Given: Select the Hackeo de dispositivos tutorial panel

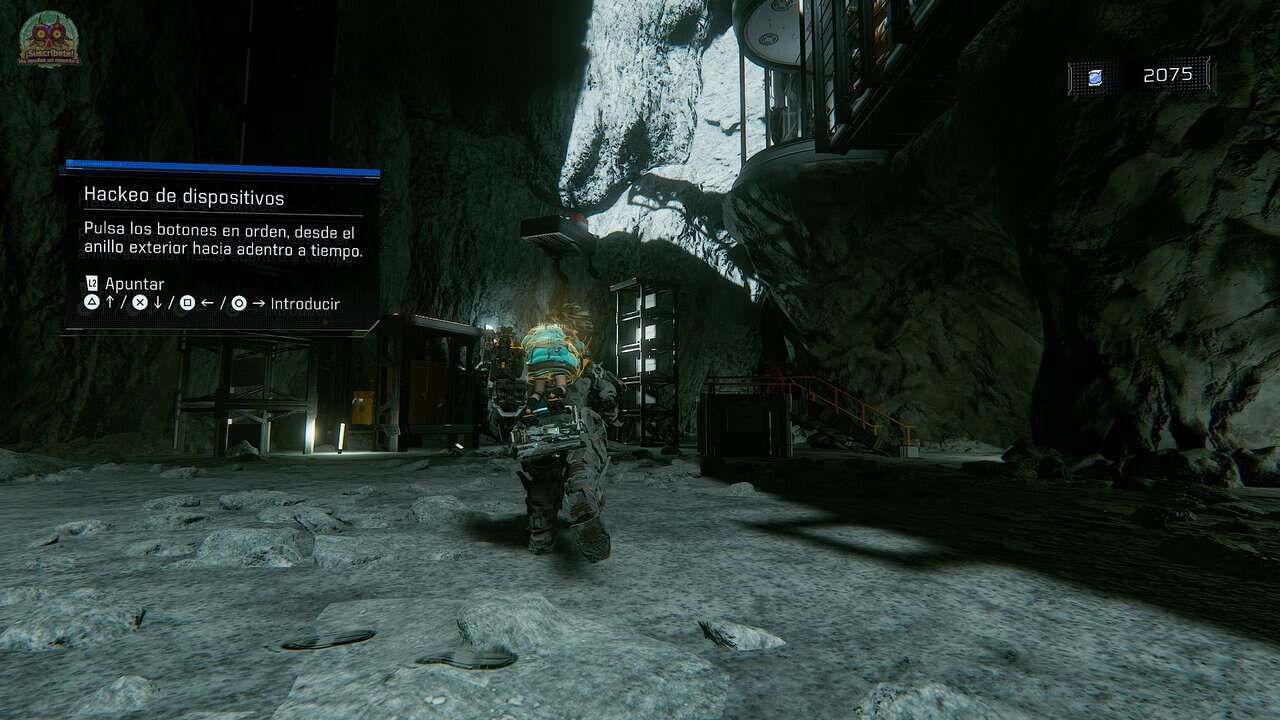Looking at the screenshot, I should [x=221, y=247].
